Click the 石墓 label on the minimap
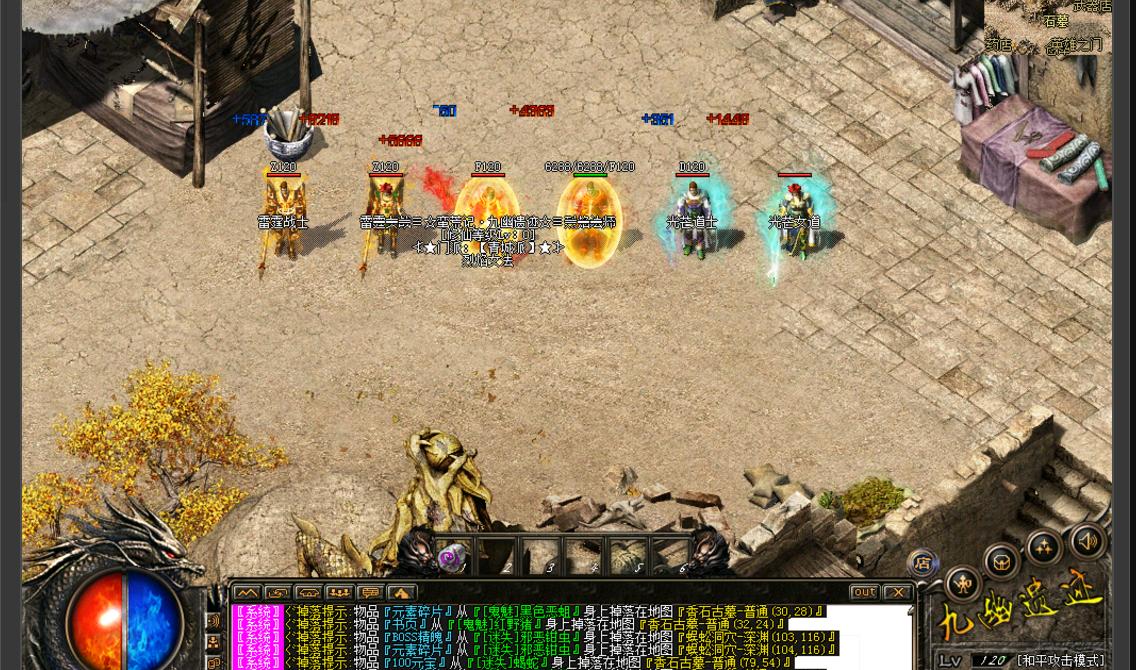Image resolution: width=1136 pixels, height=670 pixels. [x=1056, y=21]
